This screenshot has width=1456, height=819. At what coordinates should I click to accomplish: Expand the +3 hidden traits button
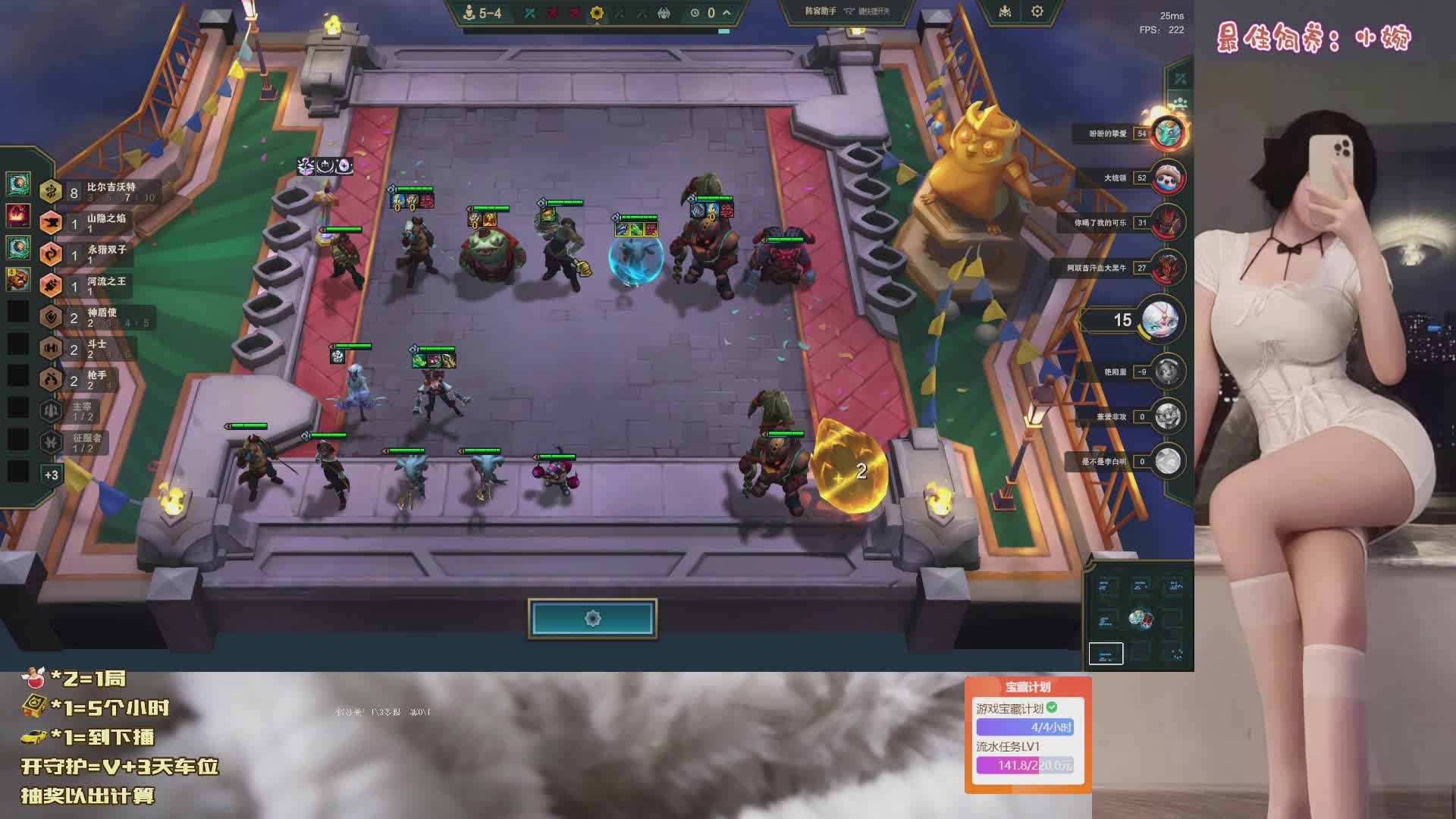tap(51, 475)
